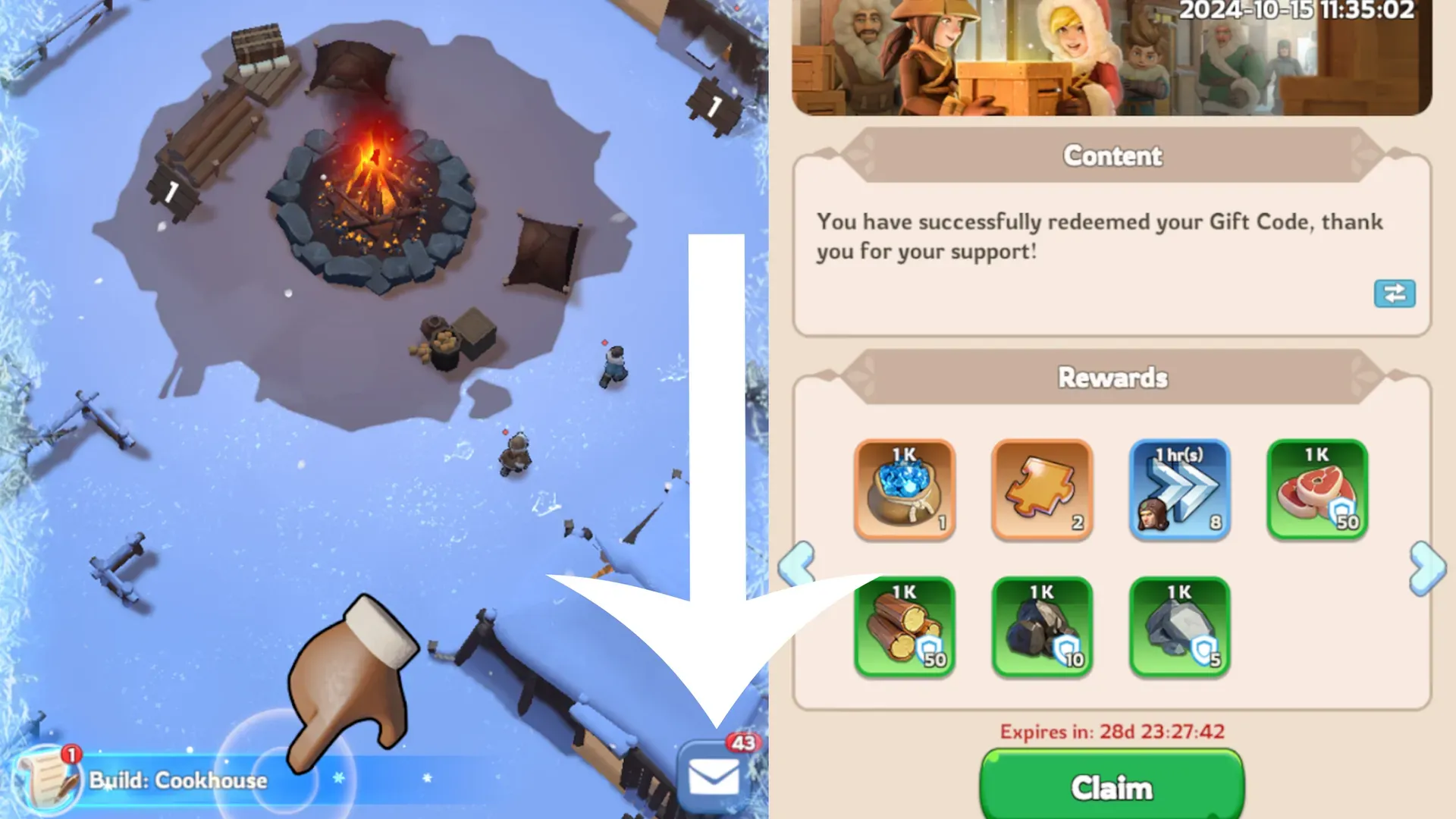Select the puzzle piece reward
This screenshot has height=819, width=1456.
pyautogui.click(x=1042, y=489)
